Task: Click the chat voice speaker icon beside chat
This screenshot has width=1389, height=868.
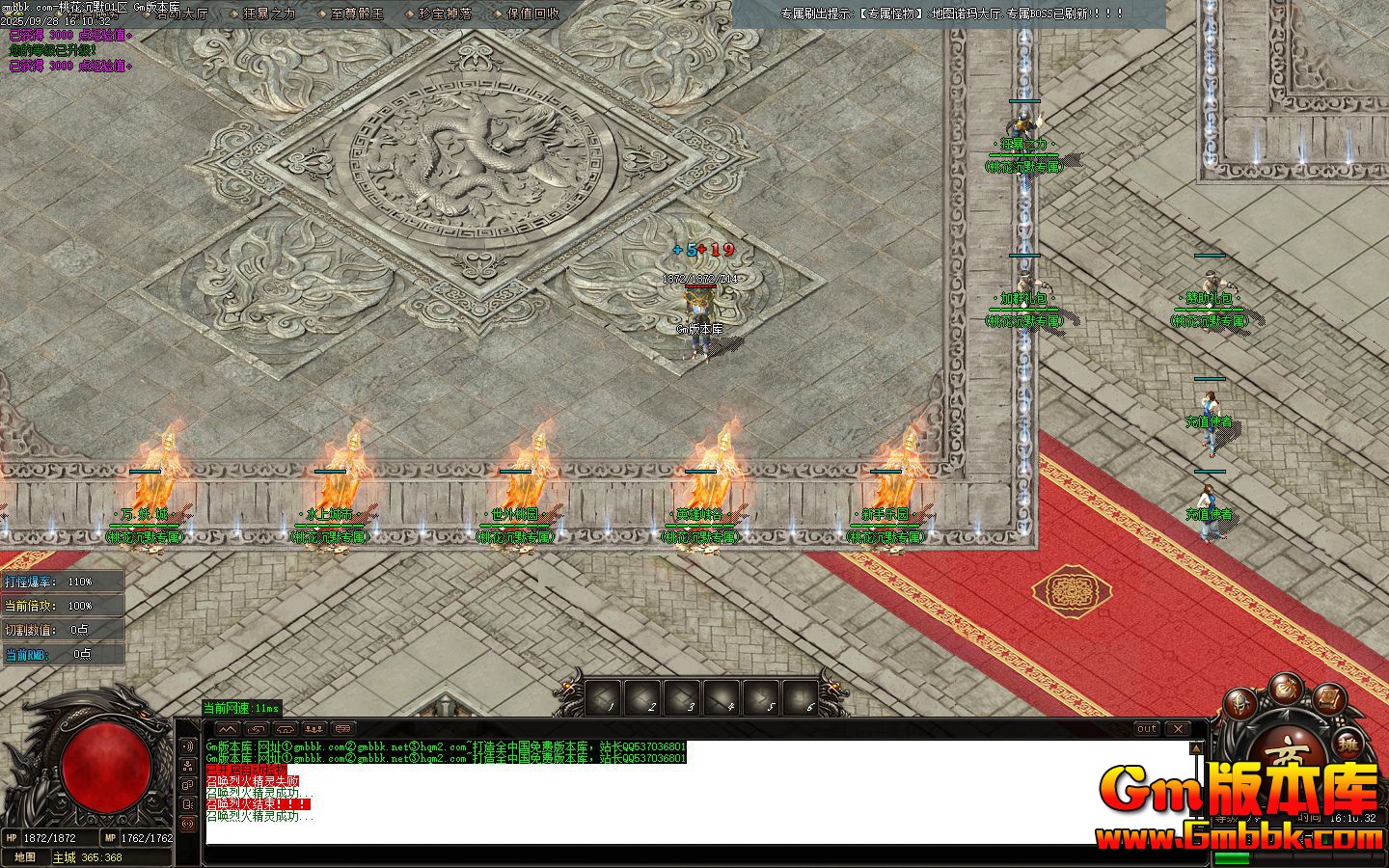Action: pos(189,746)
